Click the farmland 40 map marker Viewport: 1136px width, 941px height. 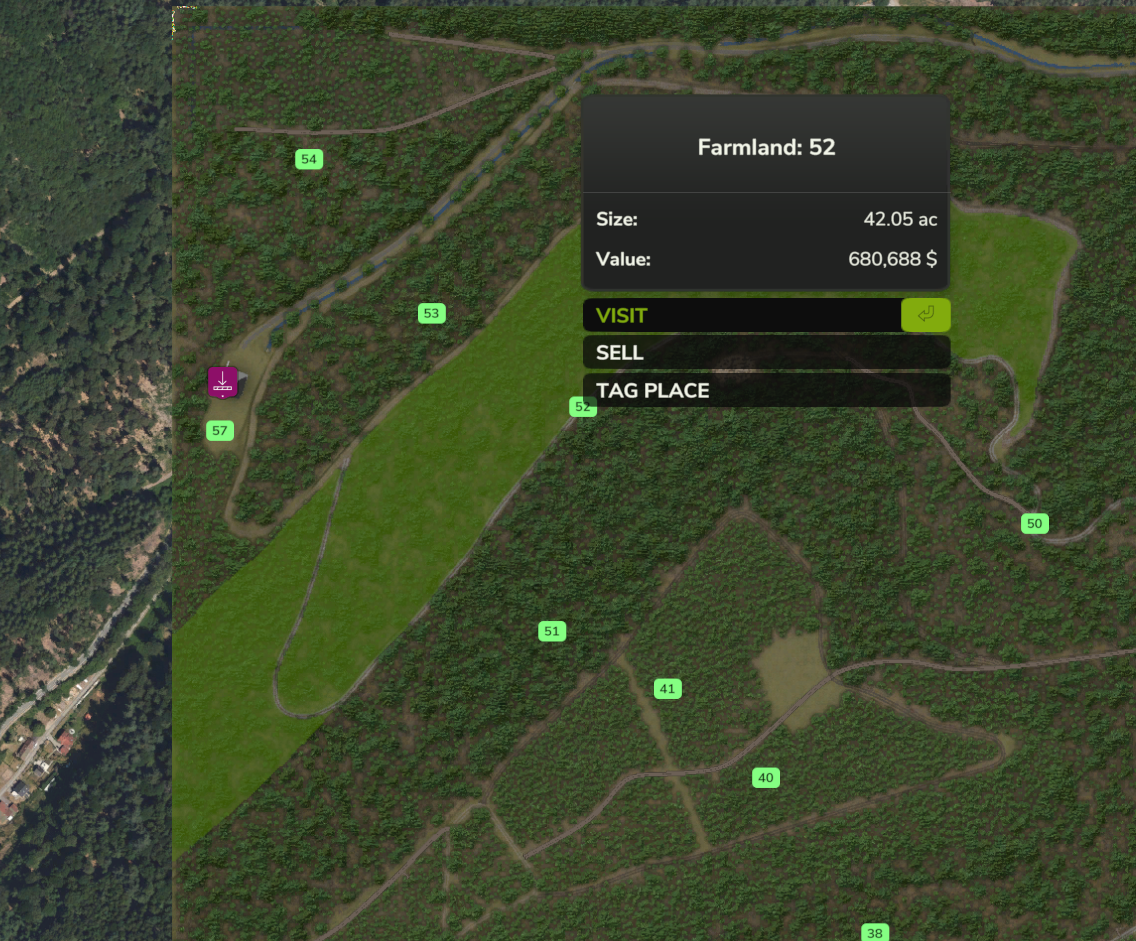765,778
